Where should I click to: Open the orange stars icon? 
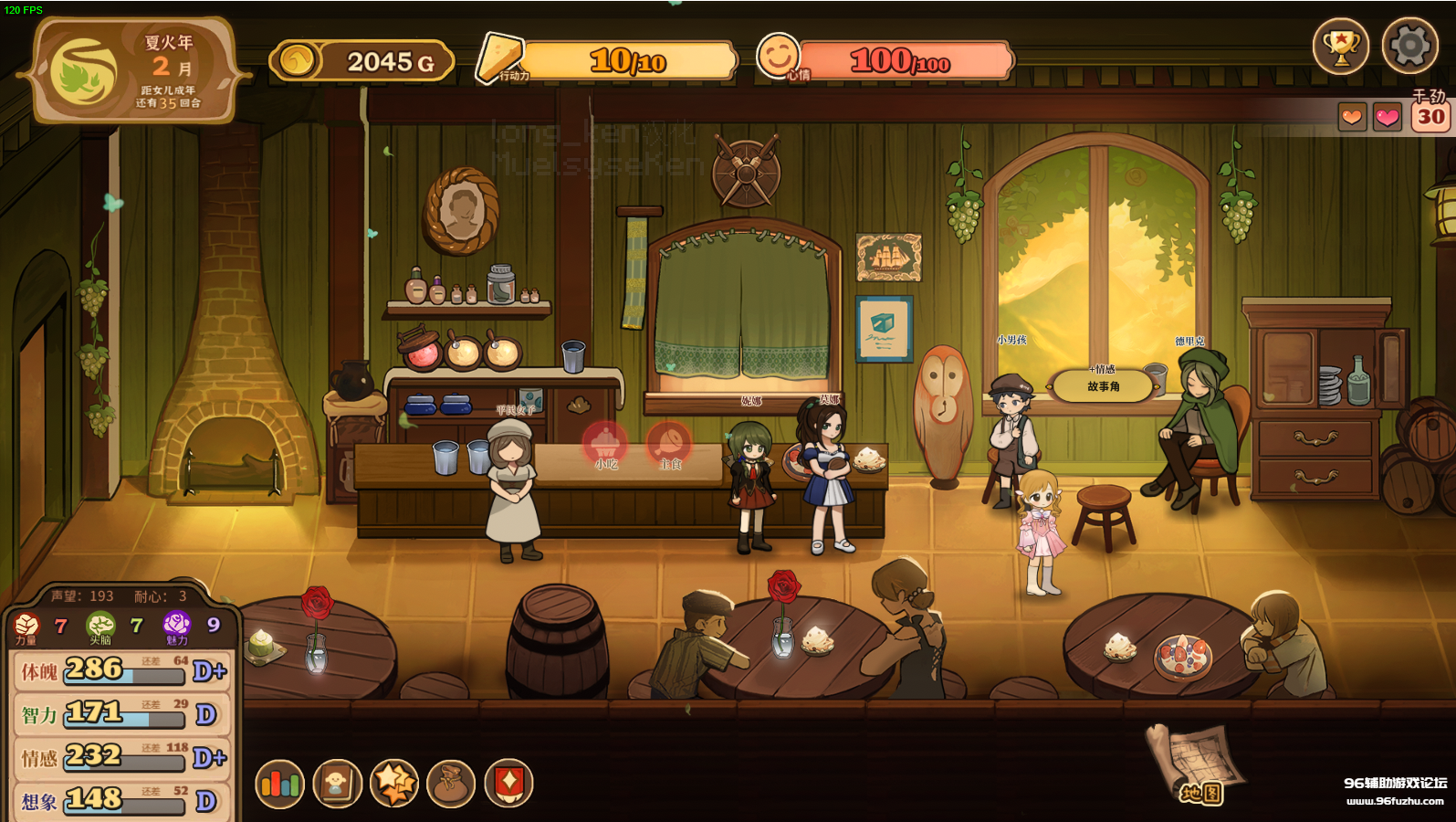(x=394, y=784)
